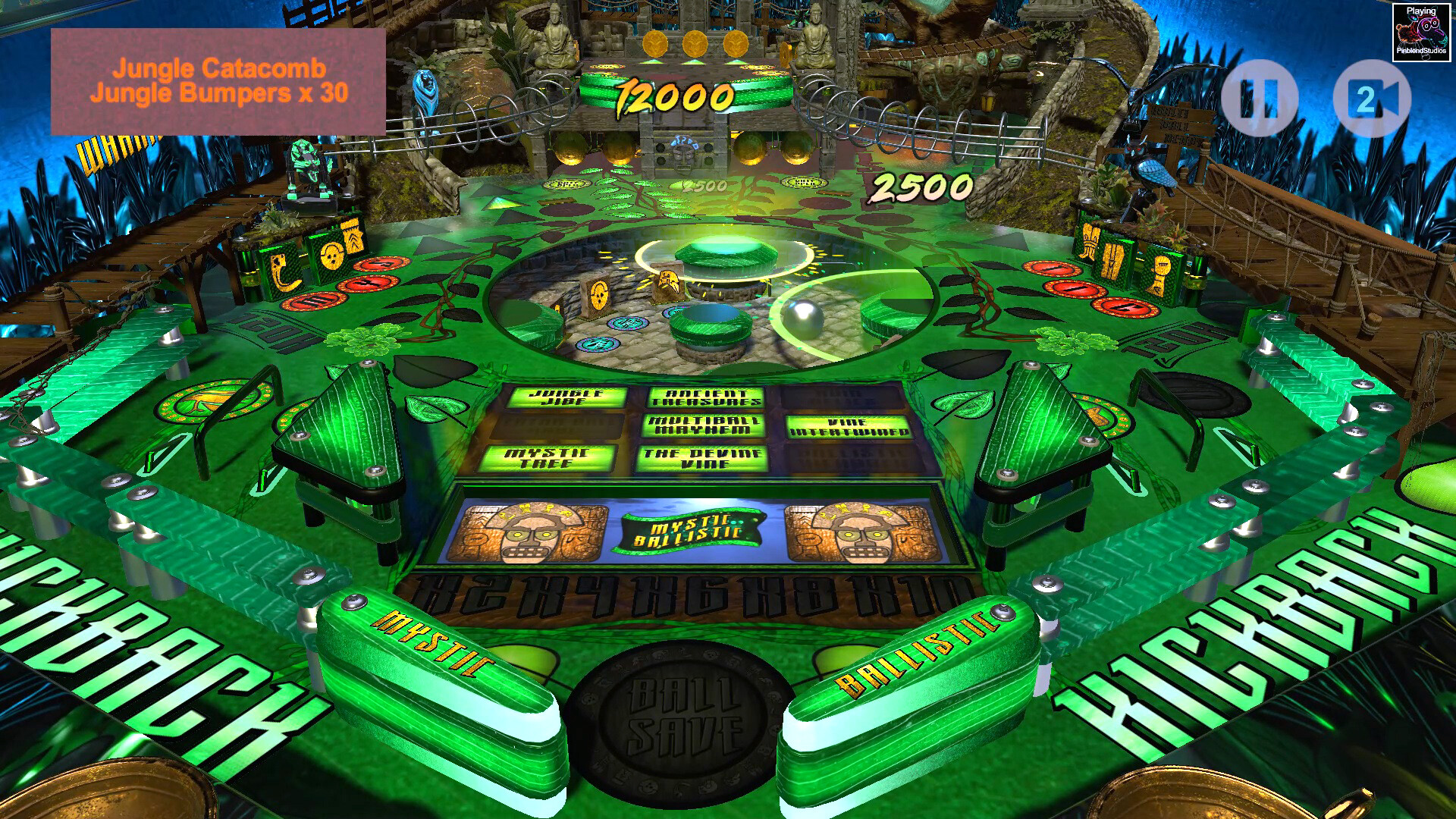Click the golden tiki mask near the center bumpers
This screenshot has height=819, width=1456.
point(668,278)
